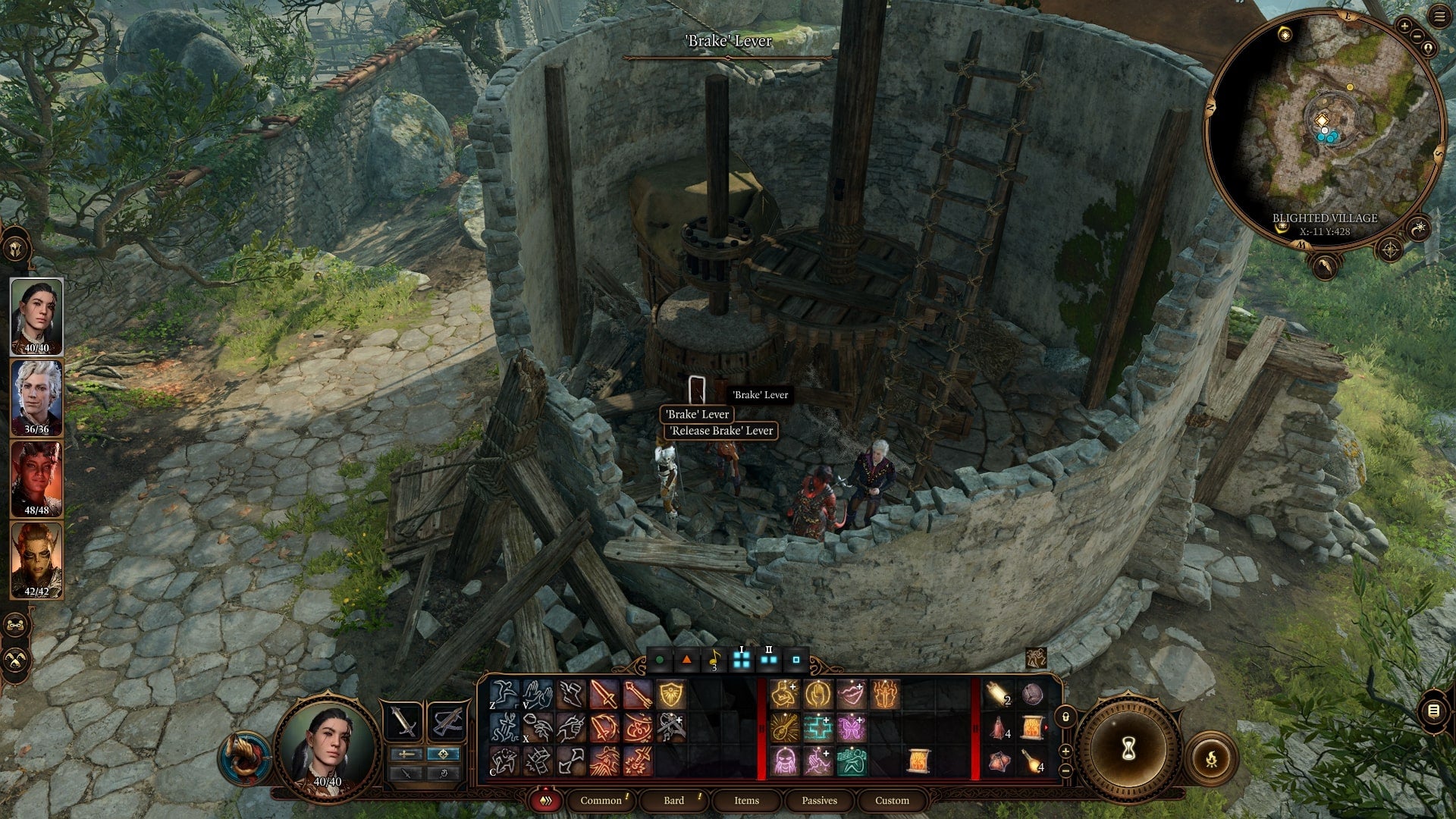Viewport: 1456px width, 819px height.
Task: Click the 'Release Brake' Lever label
Action: coord(721,431)
